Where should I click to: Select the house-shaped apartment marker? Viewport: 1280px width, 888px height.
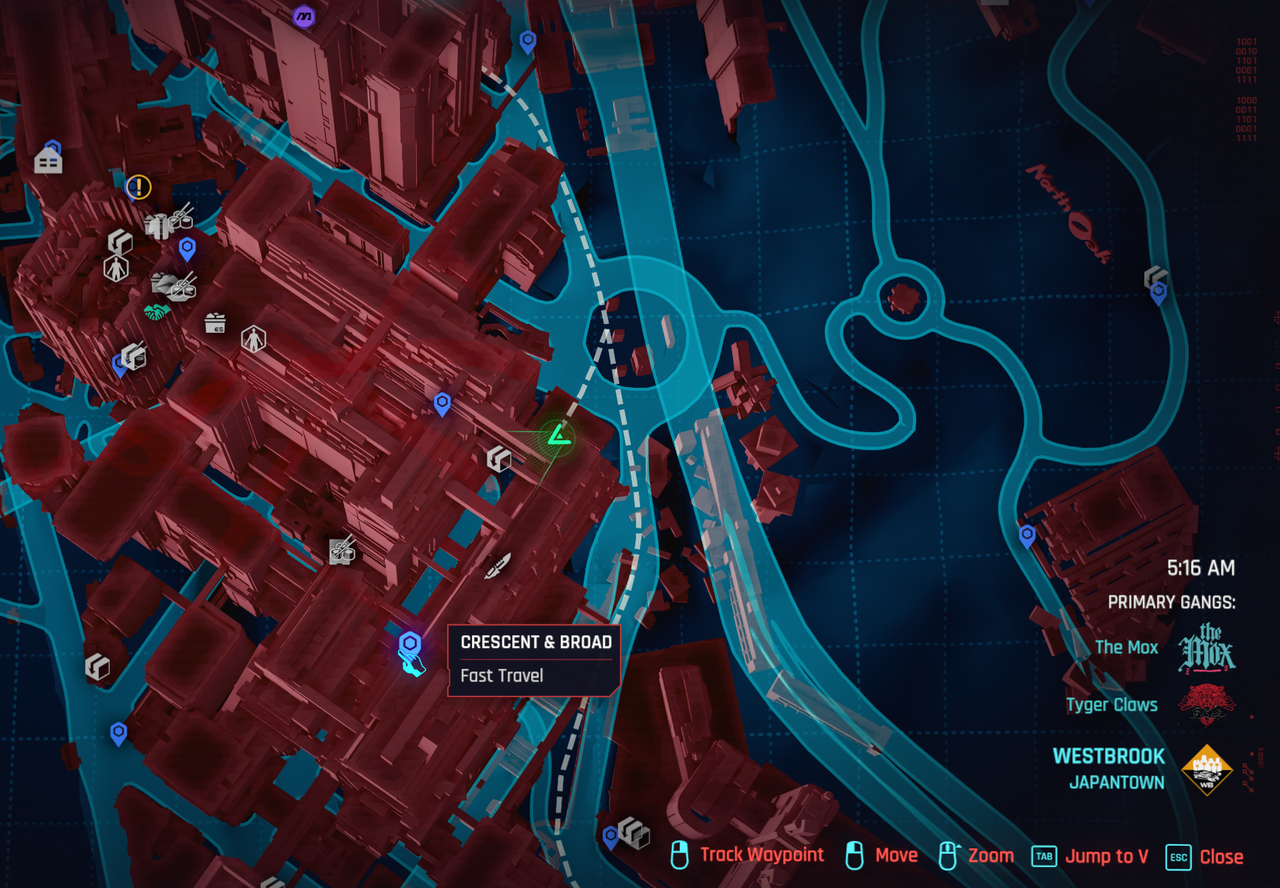(x=48, y=160)
